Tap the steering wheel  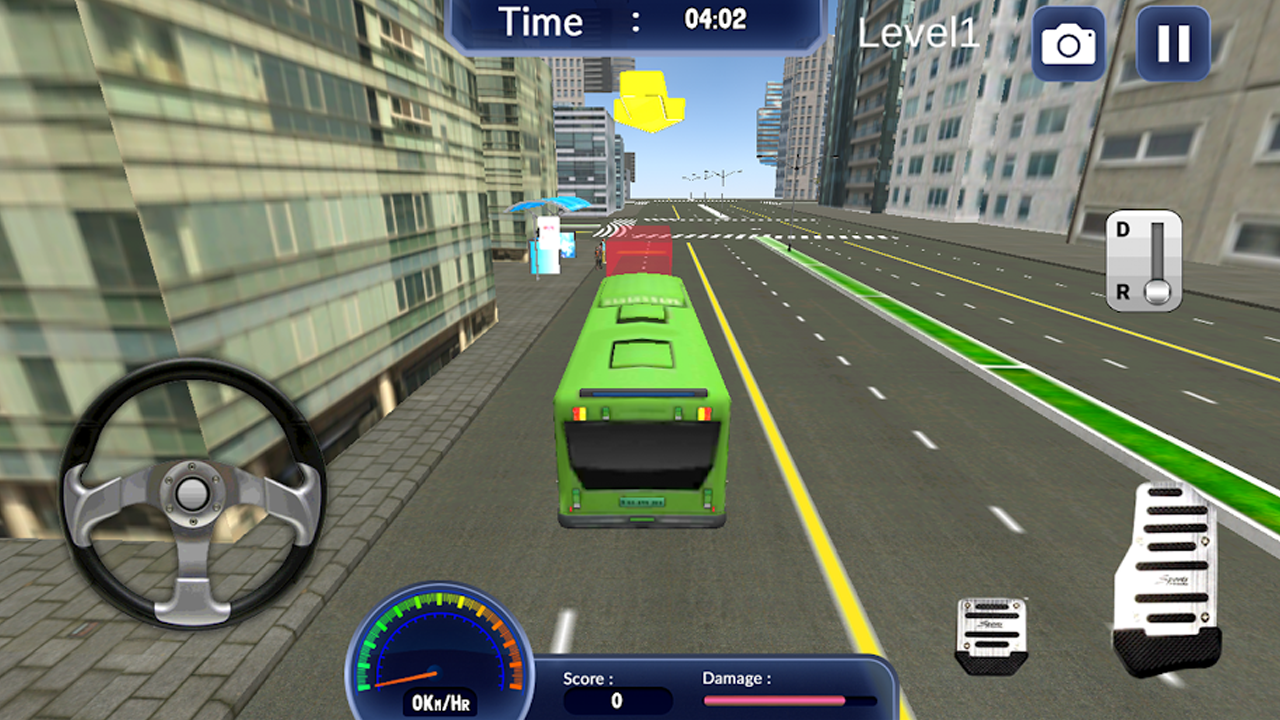click(190, 490)
